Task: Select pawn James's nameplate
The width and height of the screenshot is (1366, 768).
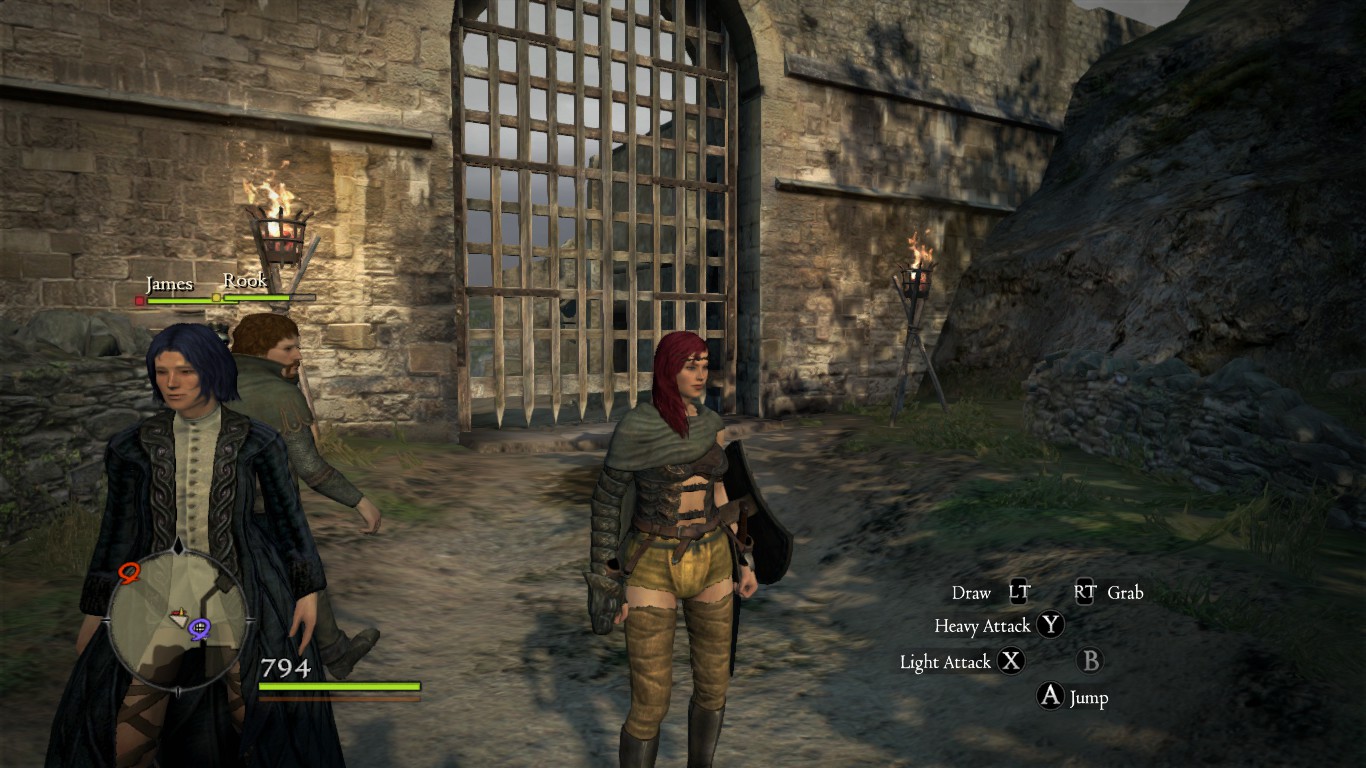Action: point(169,285)
